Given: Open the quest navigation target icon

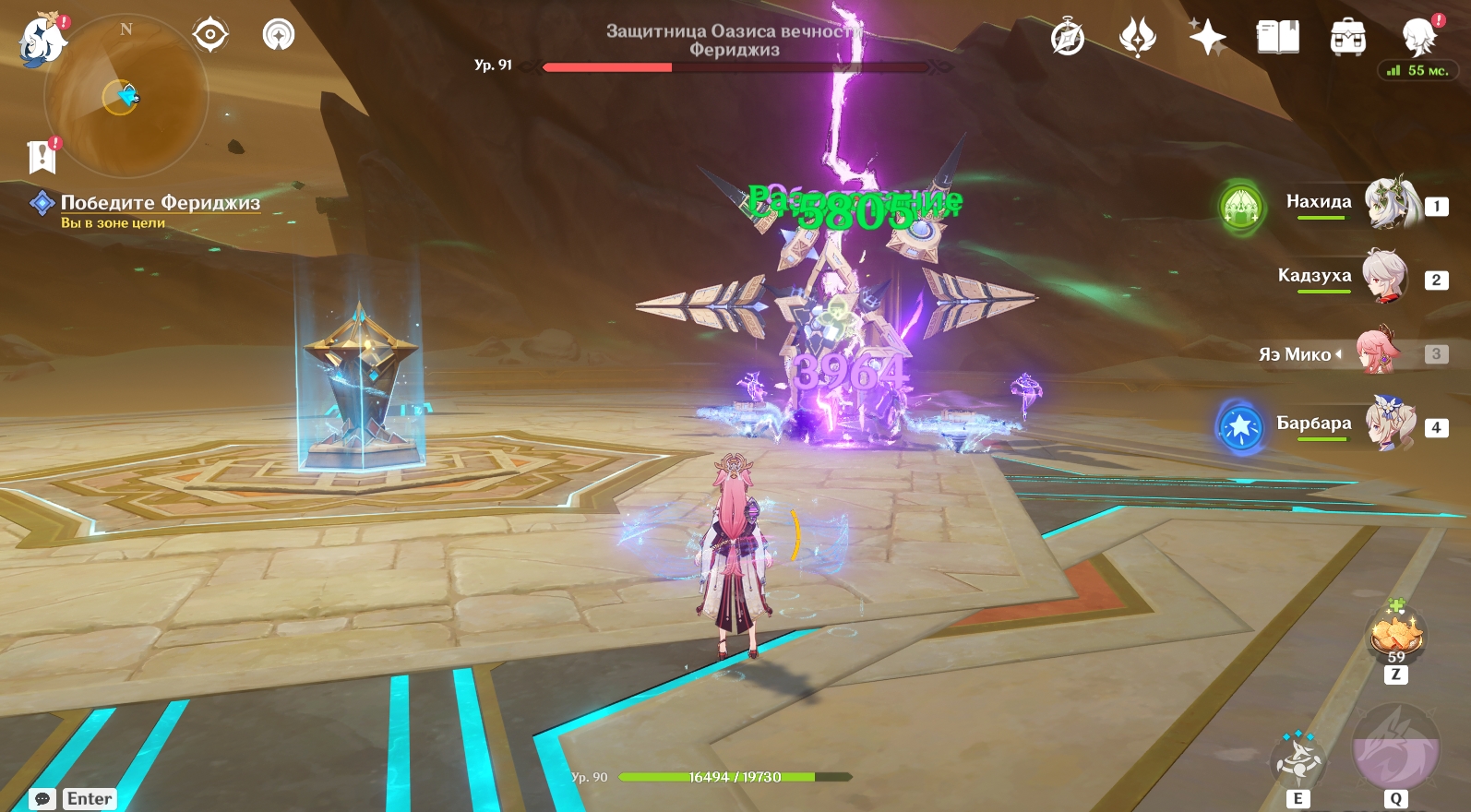Looking at the screenshot, I should point(210,35).
